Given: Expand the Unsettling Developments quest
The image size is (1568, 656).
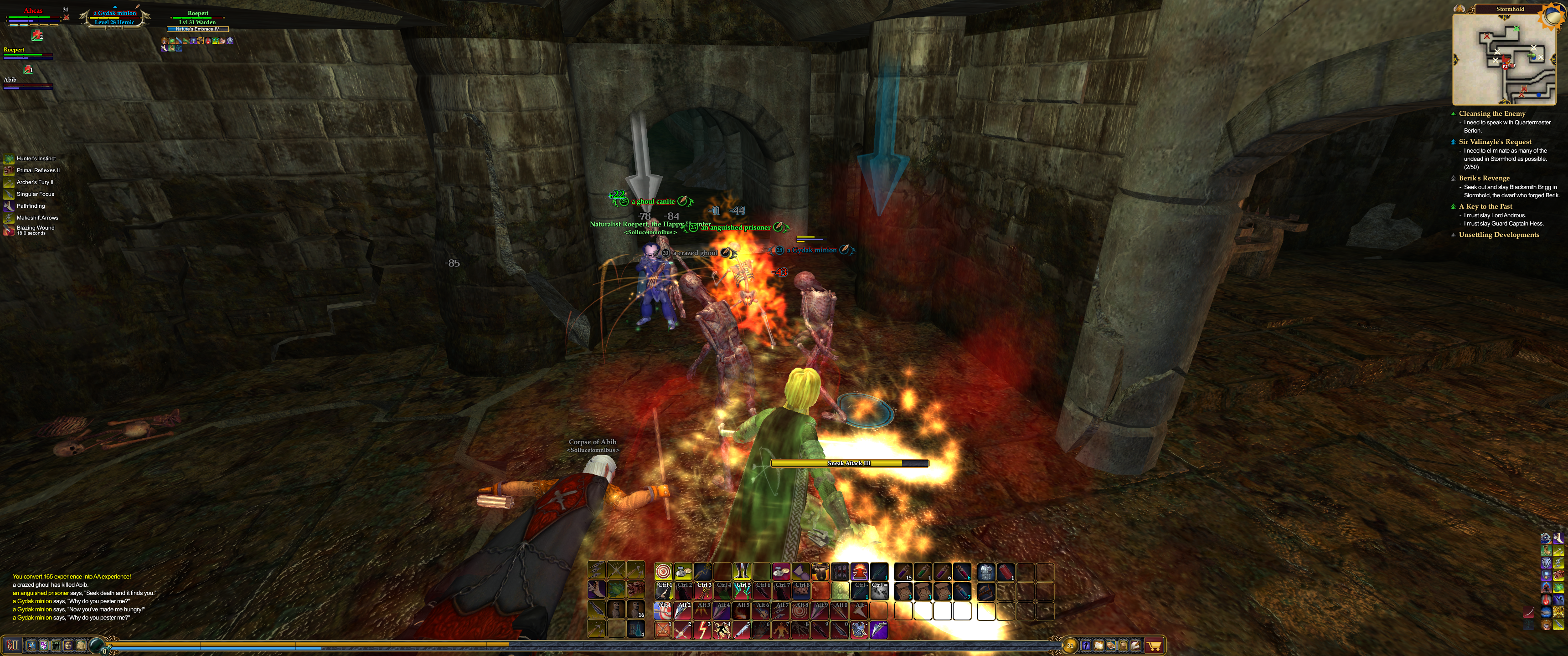Looking at the screenshot, I should [1498, 235].
